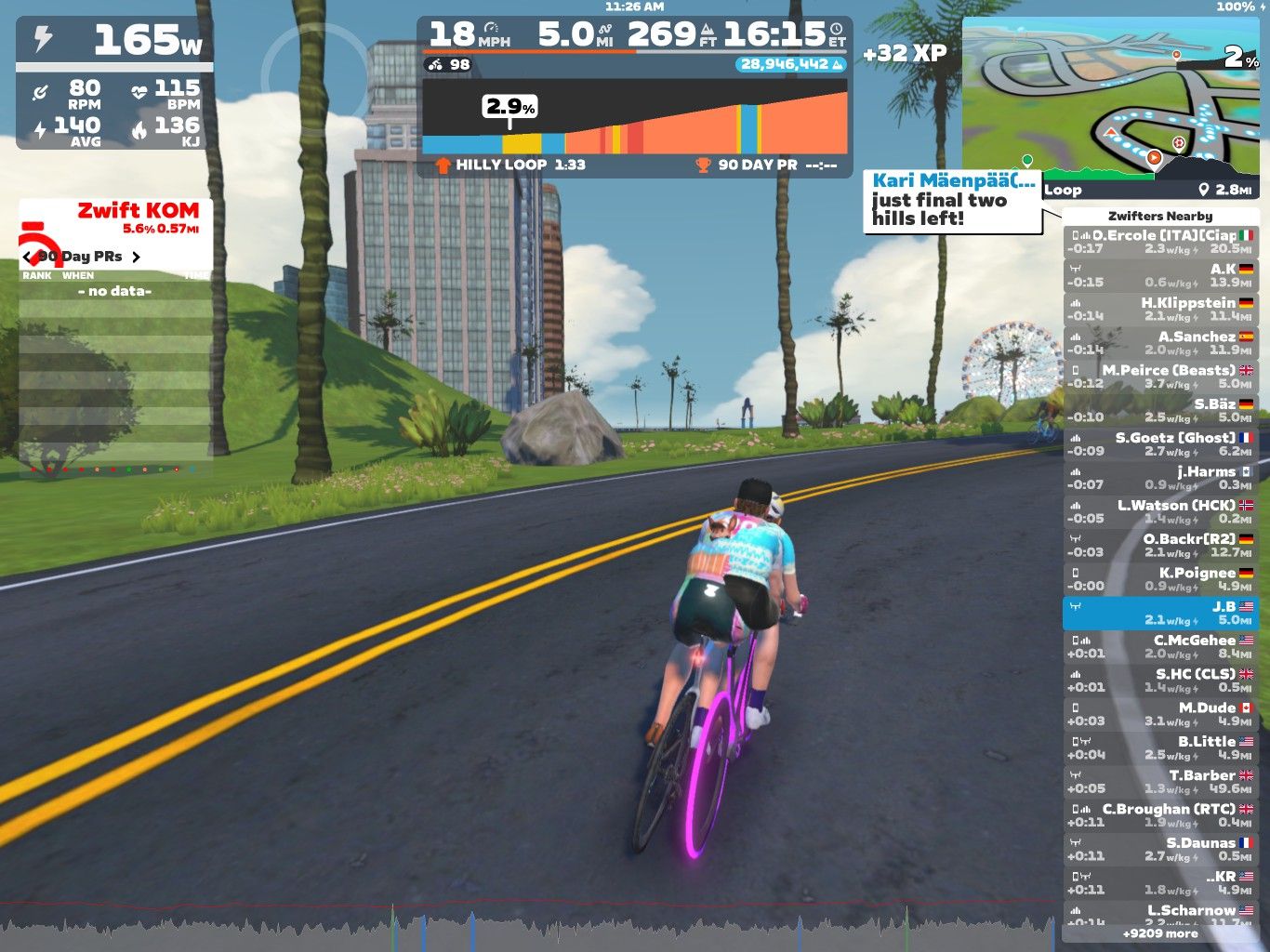Go to previous leaderboard with left arrow

click(x=28, y=257)
